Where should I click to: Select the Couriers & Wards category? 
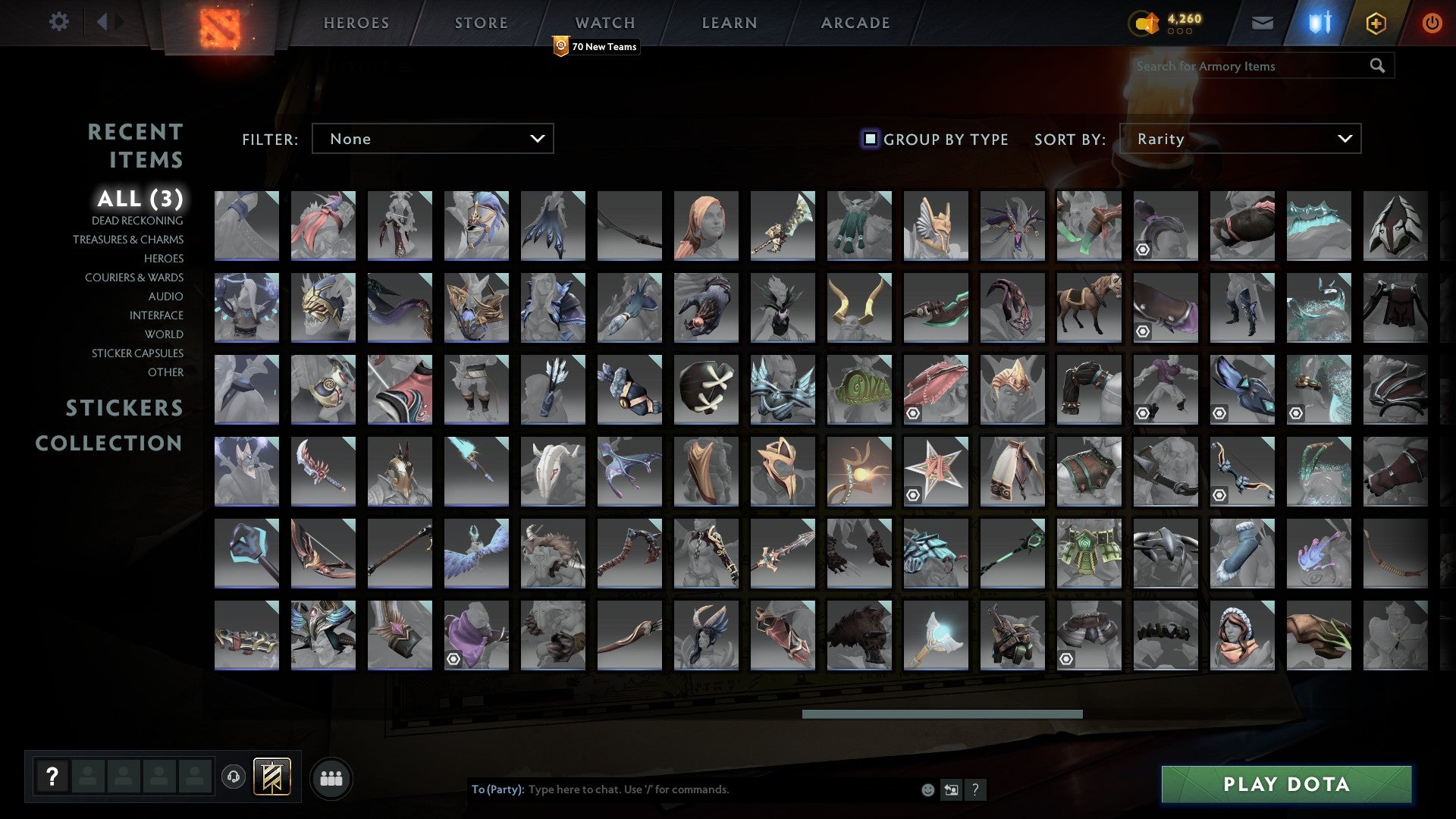point(133,278)
